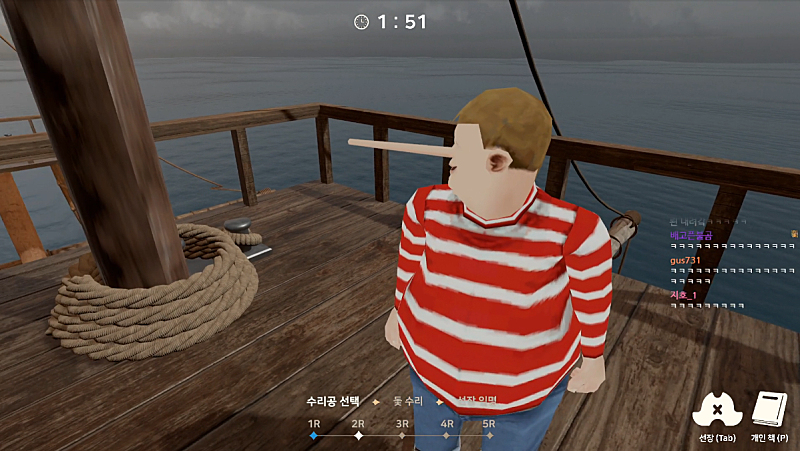The height and width of the screenshot is (451, 800).
Task: Jump to the 5R round marker
Action: [x=490, y=436]
